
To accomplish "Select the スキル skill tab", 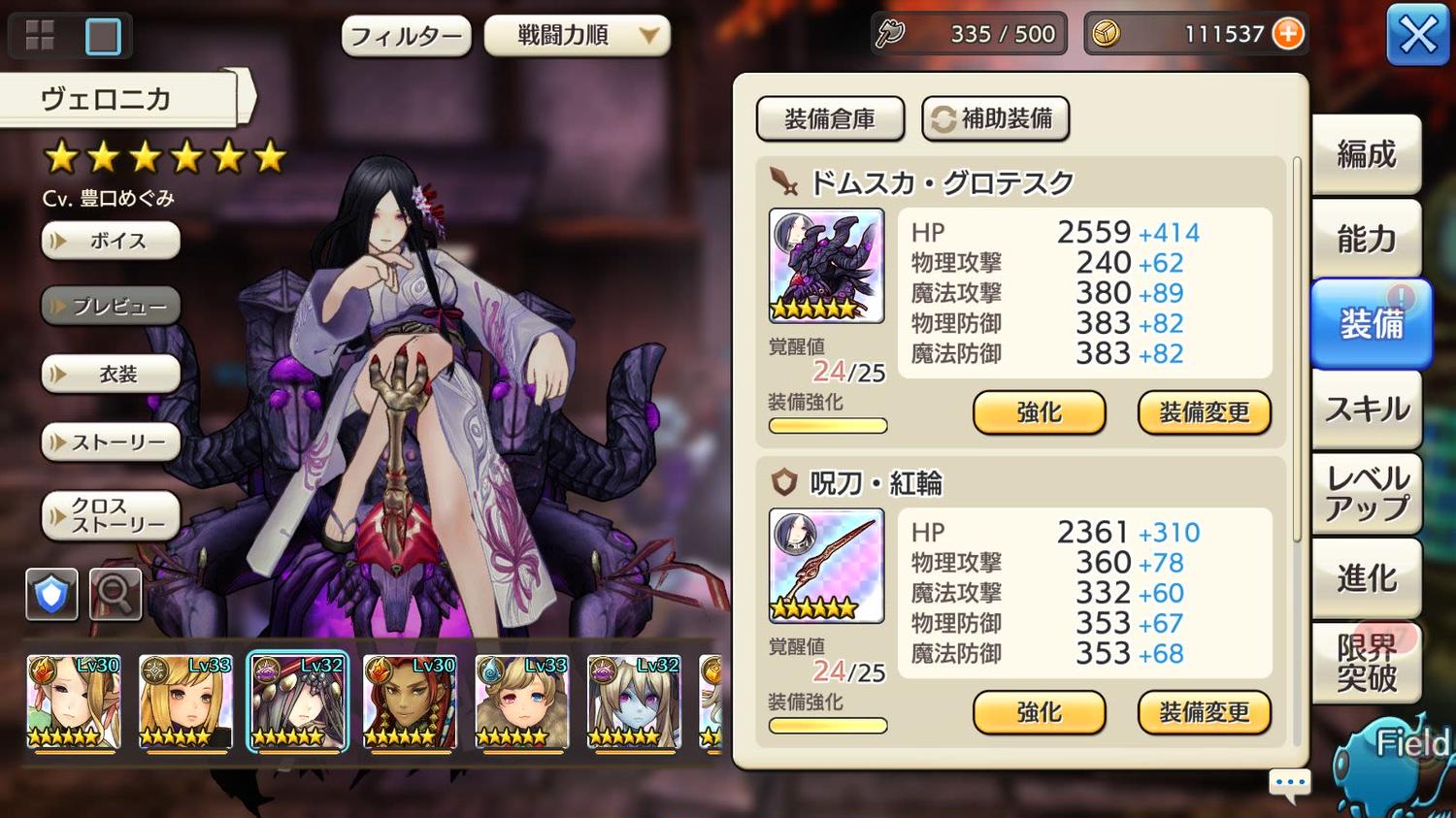I will coord(1366,409).
